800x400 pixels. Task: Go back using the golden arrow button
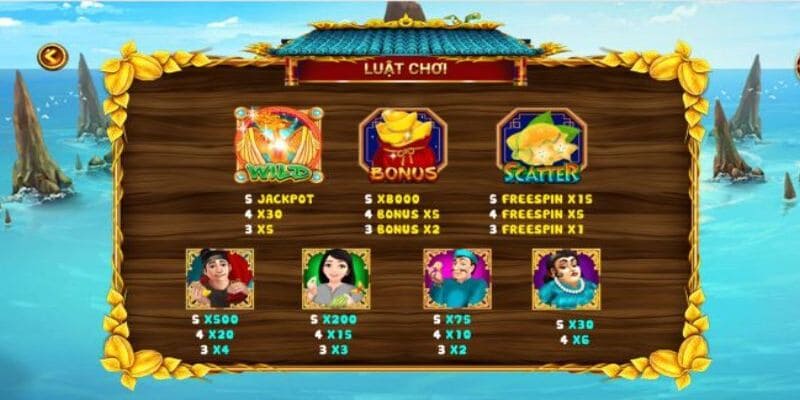[52, 56]
